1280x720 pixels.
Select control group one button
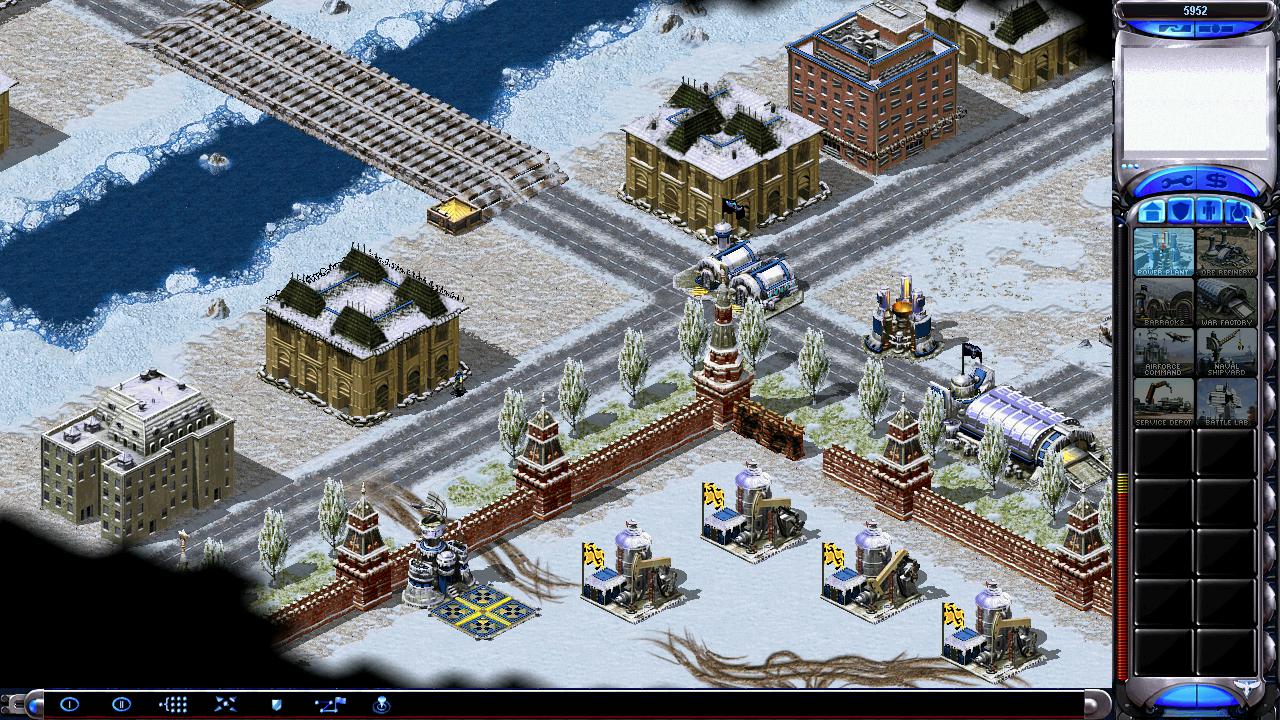tap(69, 704)
